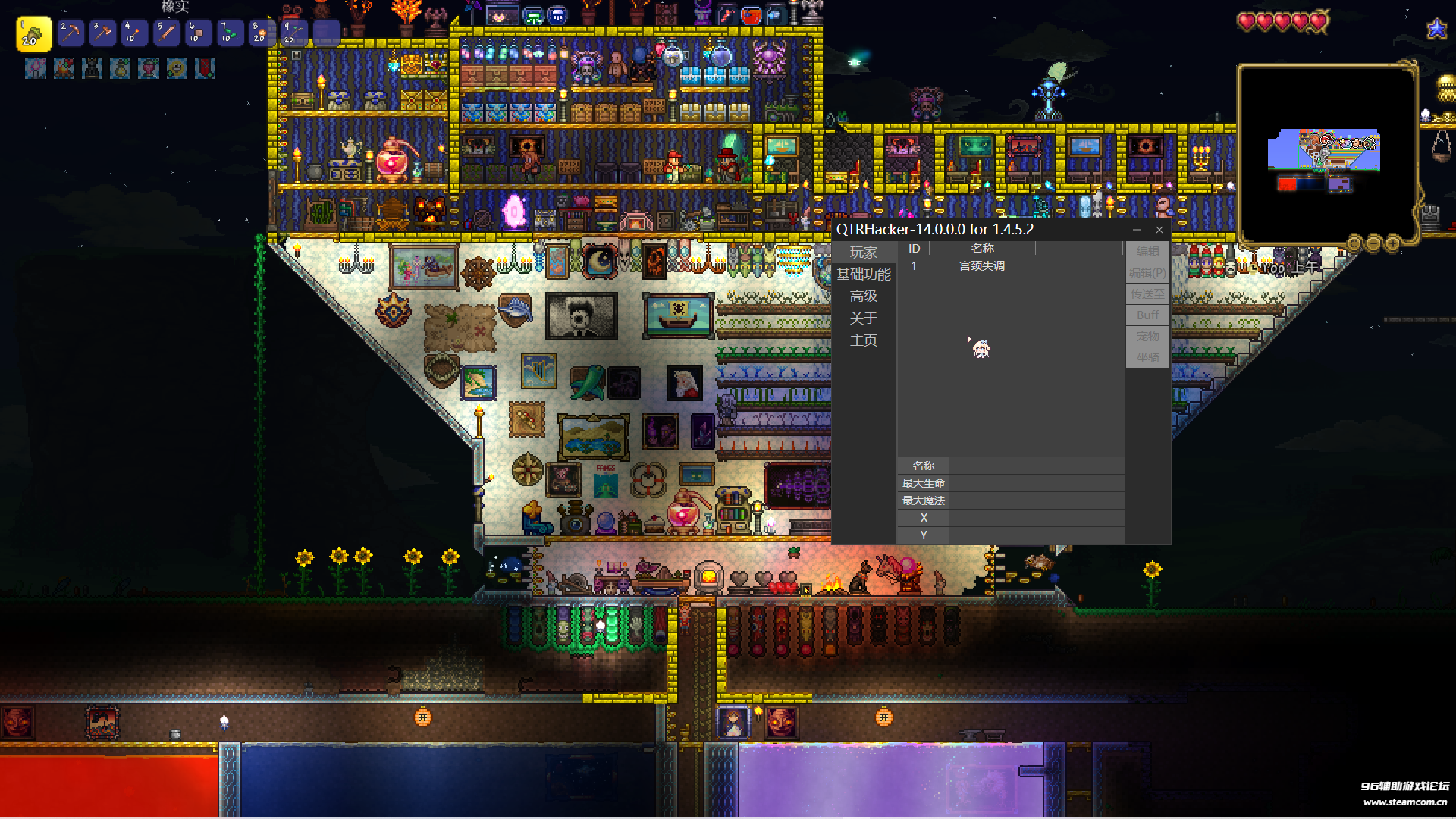Go to the 主页 tab
The width and height of the screenshot is (1456, 819).
click(x=863, y=340)
